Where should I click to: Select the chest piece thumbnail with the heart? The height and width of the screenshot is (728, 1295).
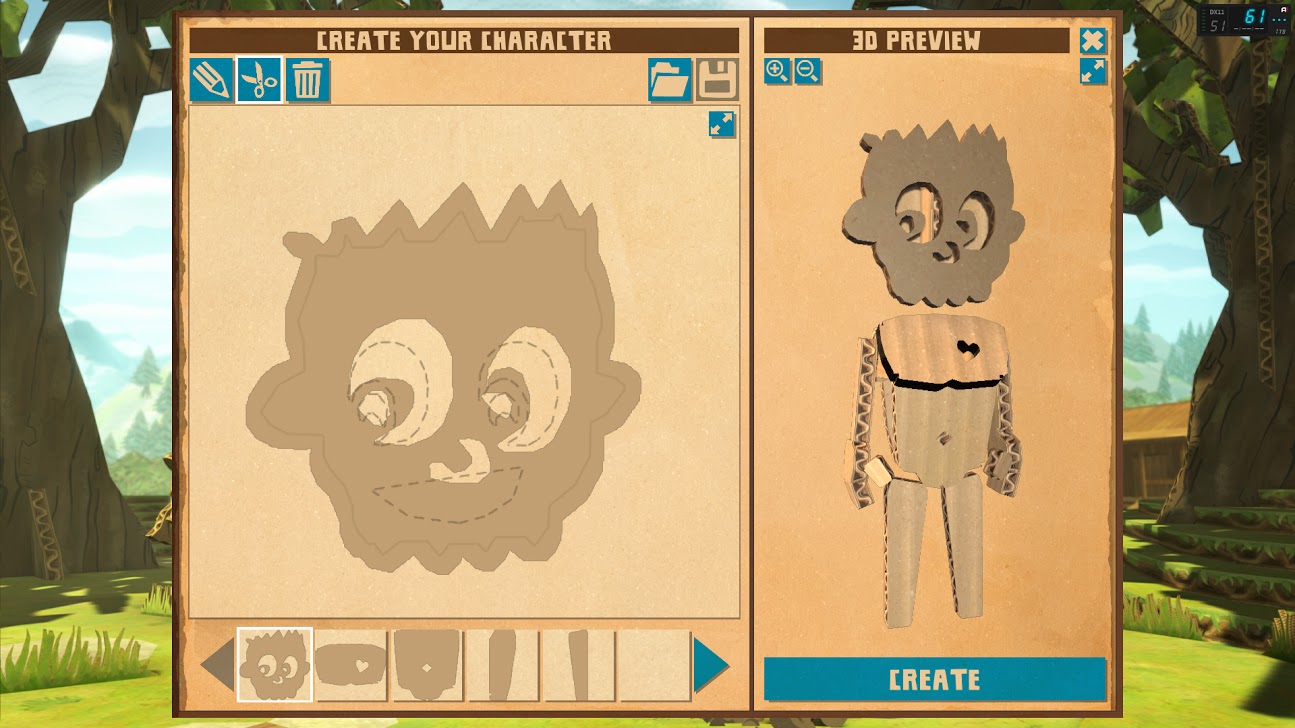pyautogui.click(x=351, y=664)
